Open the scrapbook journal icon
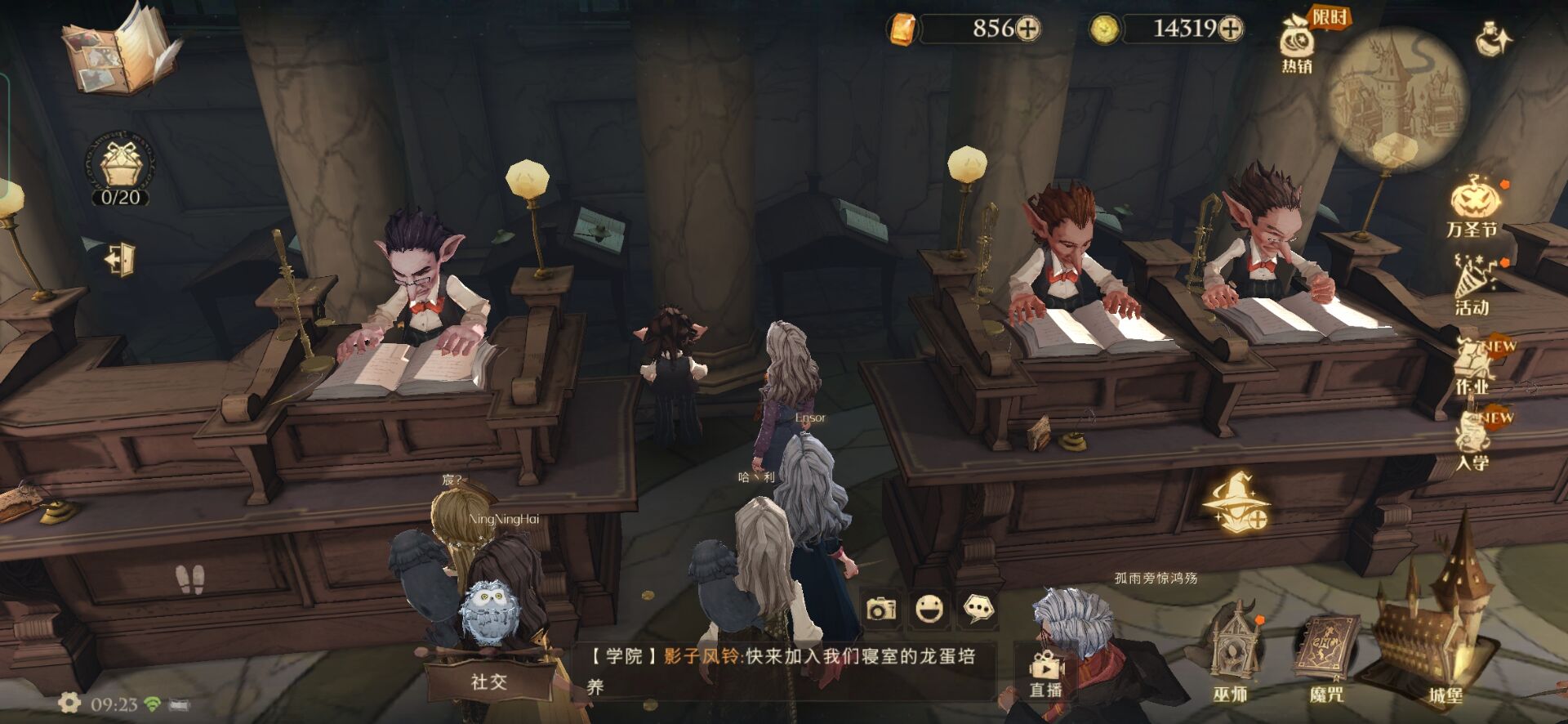1568x724 pixels. click(x=120, y=51)
